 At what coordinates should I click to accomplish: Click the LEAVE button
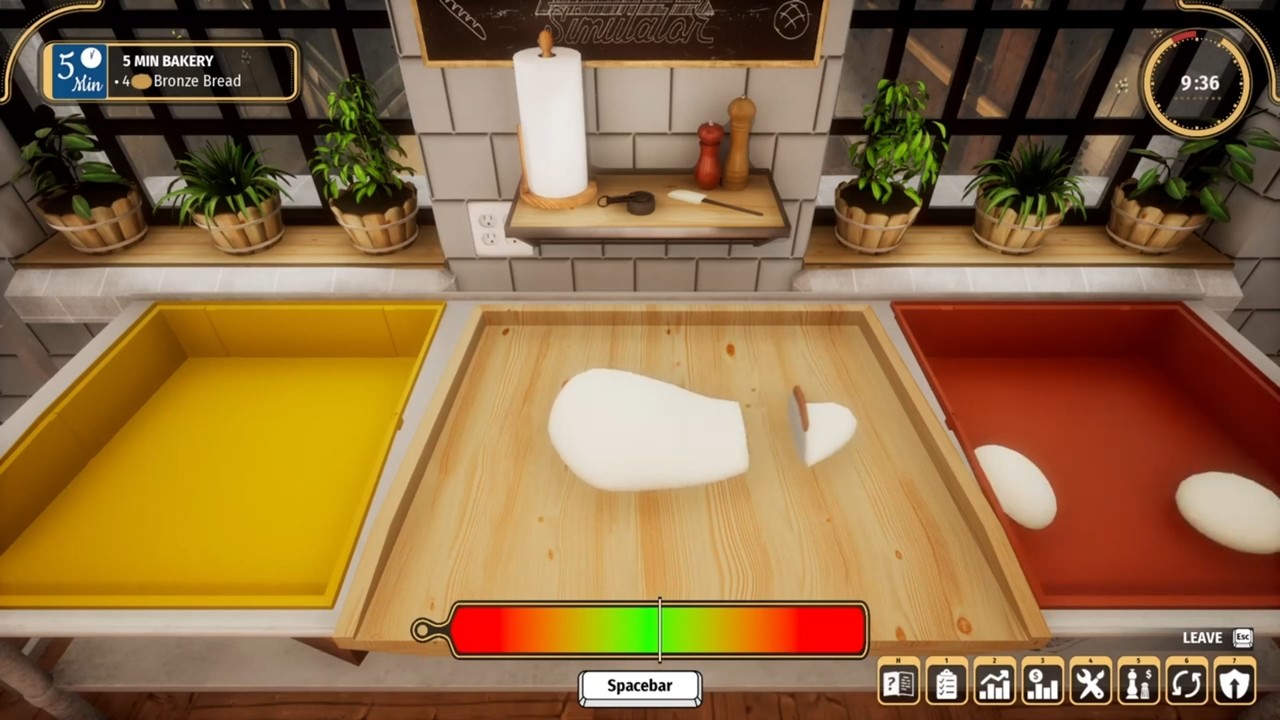[1203, 638]
